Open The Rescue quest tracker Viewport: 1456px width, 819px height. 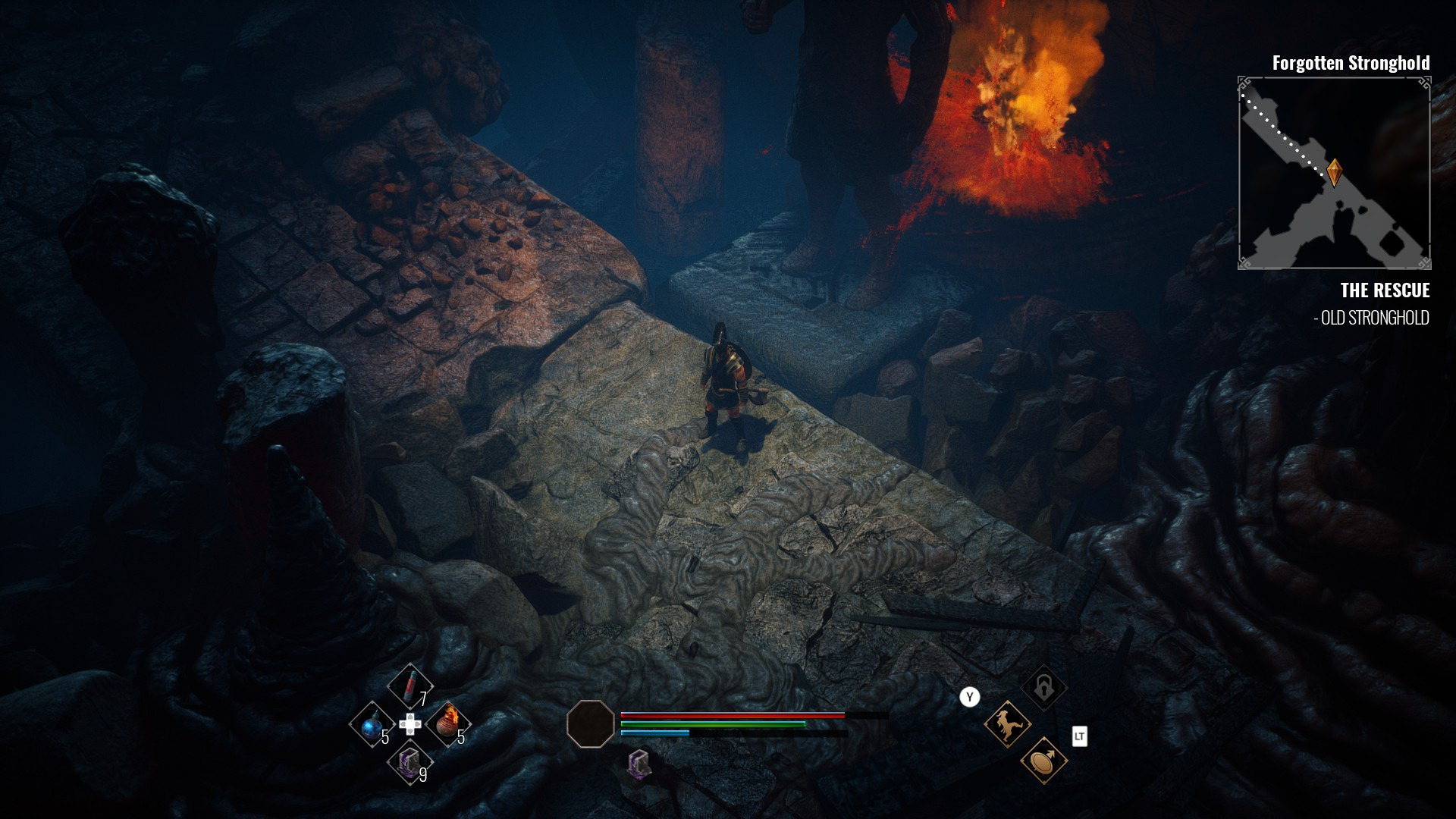coord(1384,290)
